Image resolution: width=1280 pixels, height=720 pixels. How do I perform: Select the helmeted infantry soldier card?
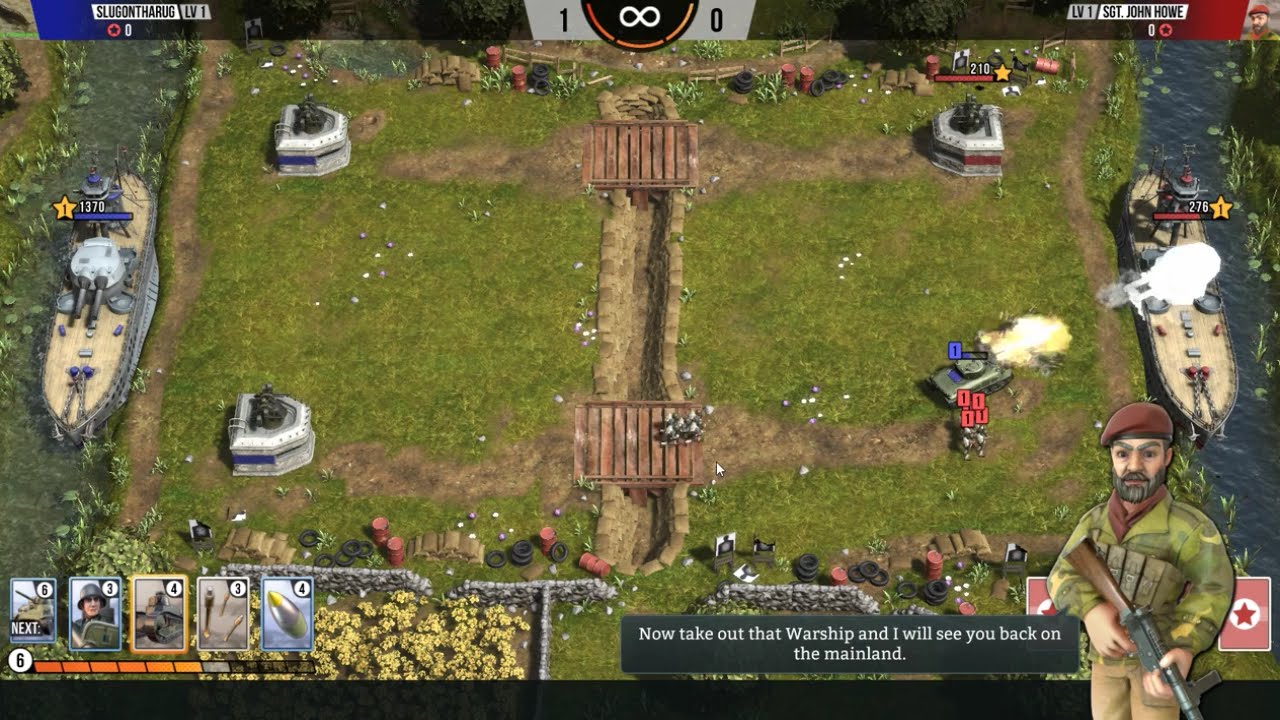coord(96,614)
